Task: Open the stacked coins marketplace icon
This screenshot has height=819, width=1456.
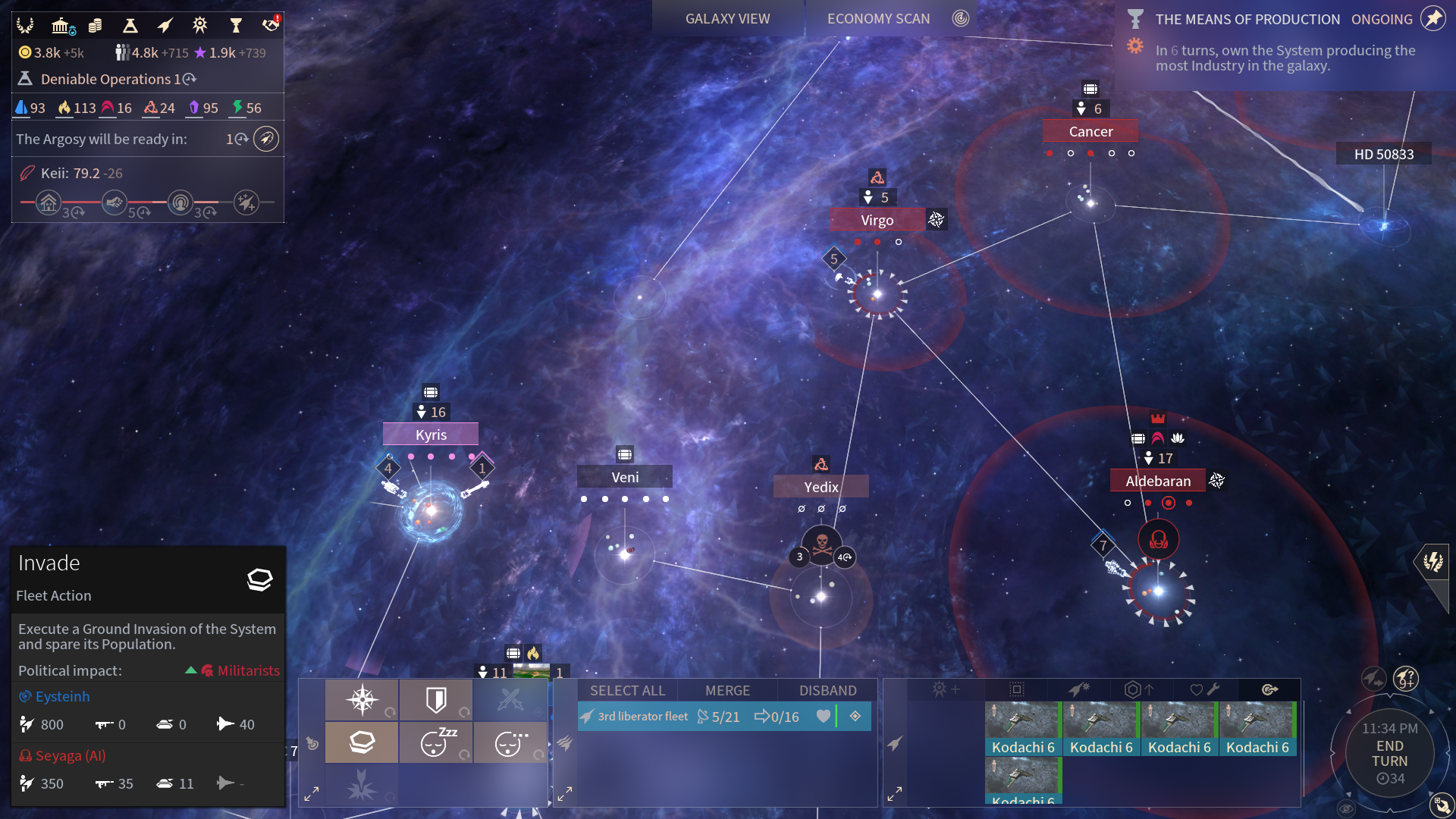Action: coord(95,26)
